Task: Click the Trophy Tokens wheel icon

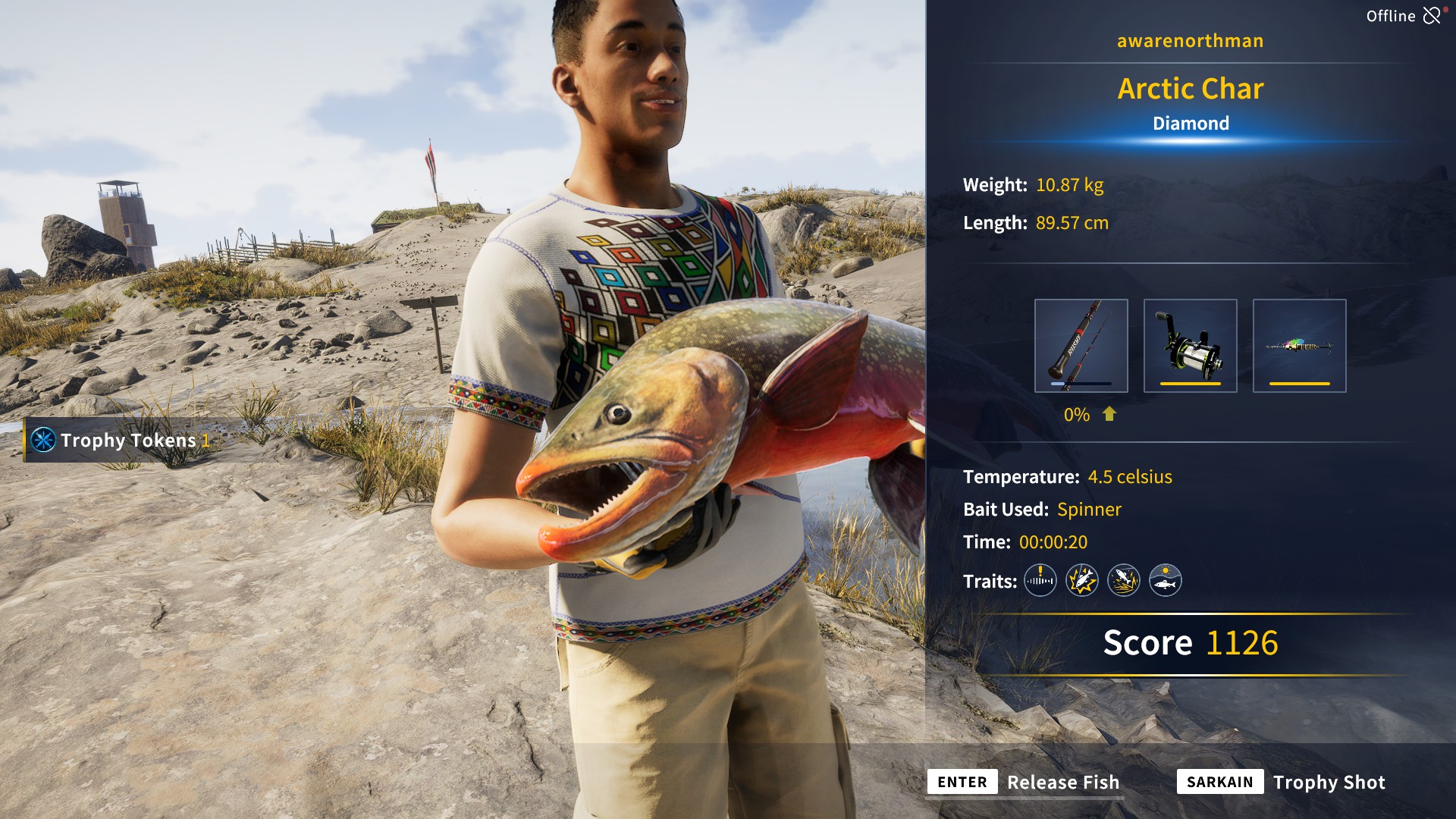Action: (43, 441)
